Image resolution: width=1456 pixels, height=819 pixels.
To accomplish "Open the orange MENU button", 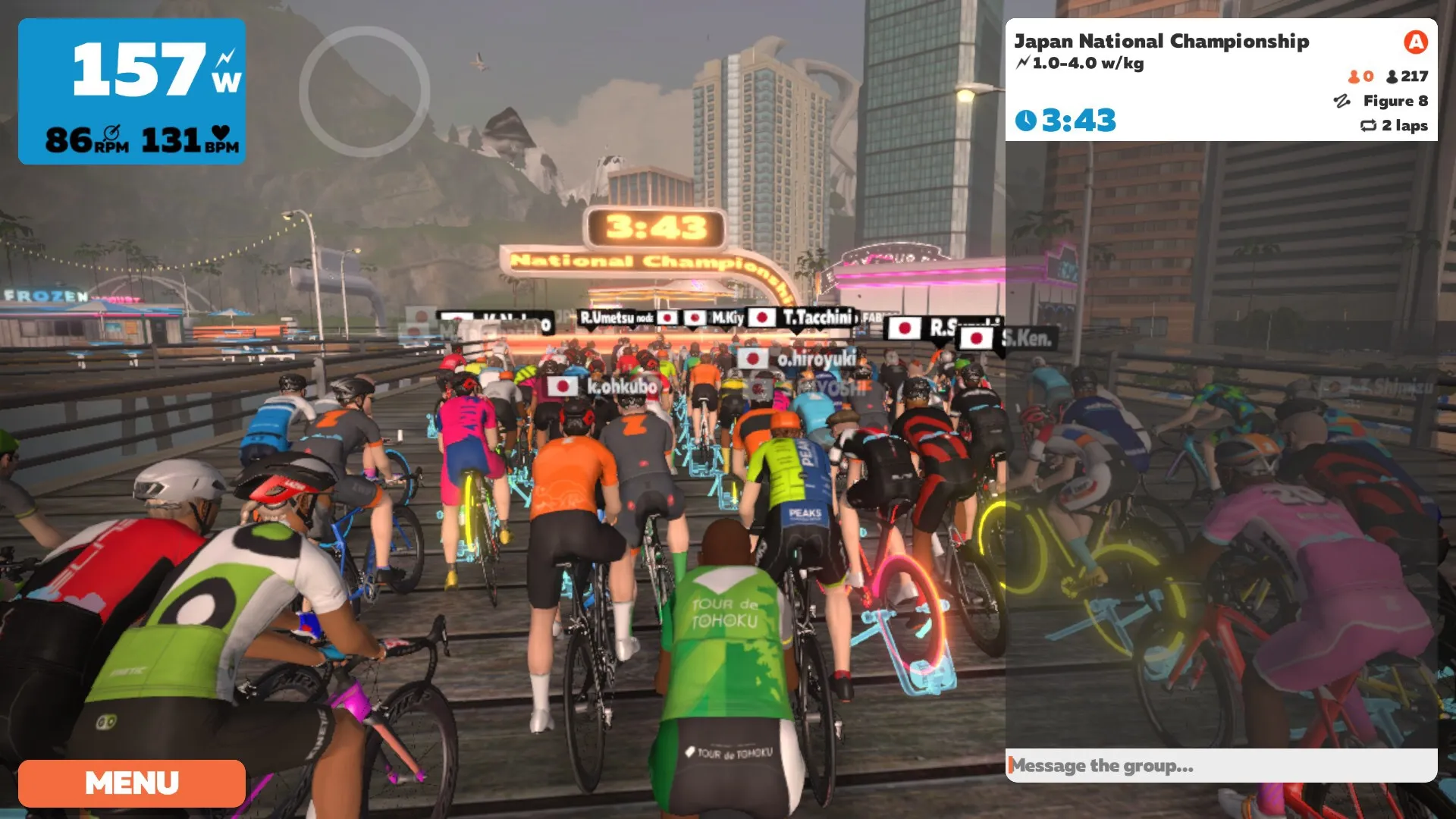I will (x=132, y=783).
